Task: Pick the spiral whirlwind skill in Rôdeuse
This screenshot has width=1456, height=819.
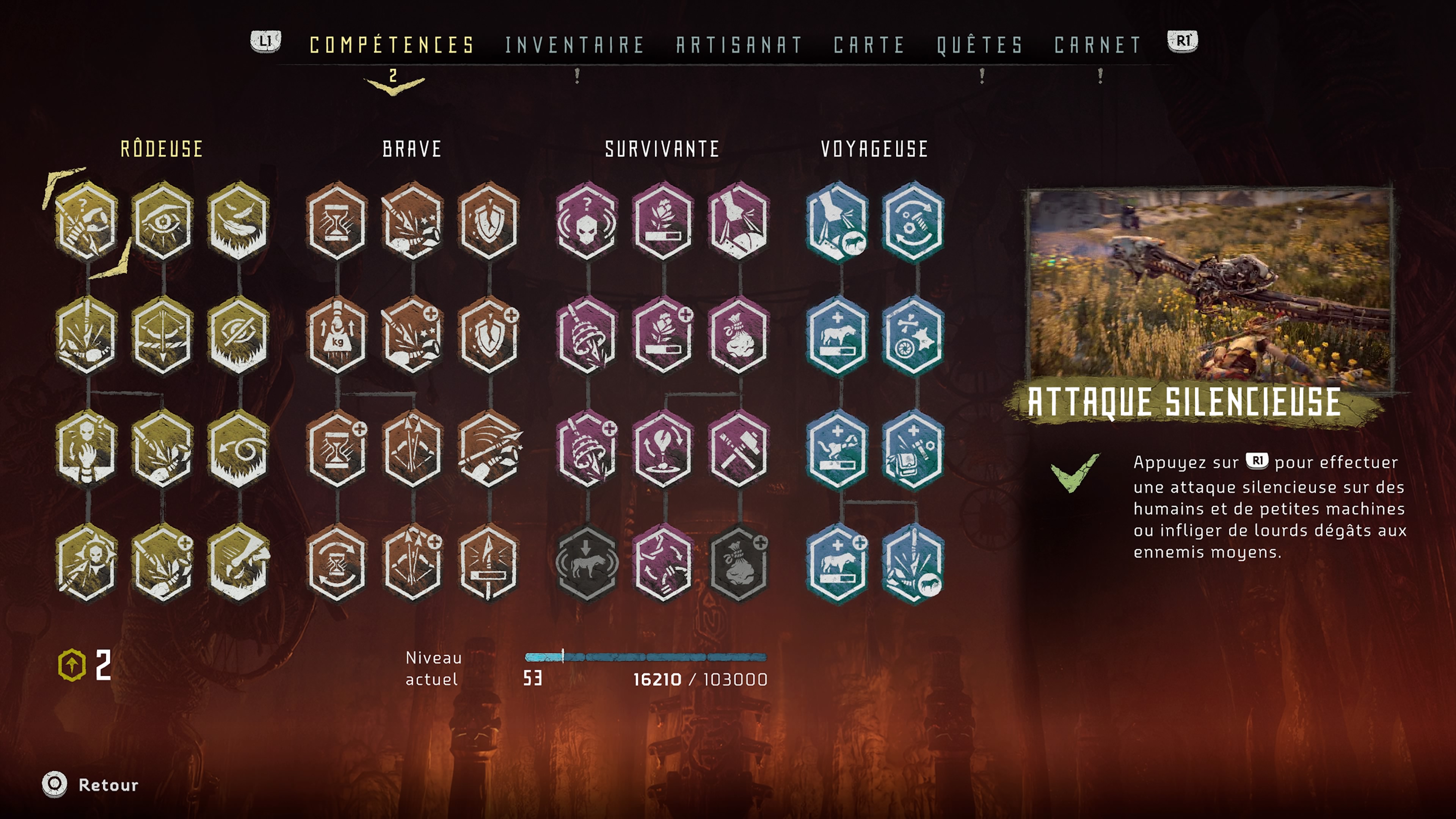Action: (238, 450)
